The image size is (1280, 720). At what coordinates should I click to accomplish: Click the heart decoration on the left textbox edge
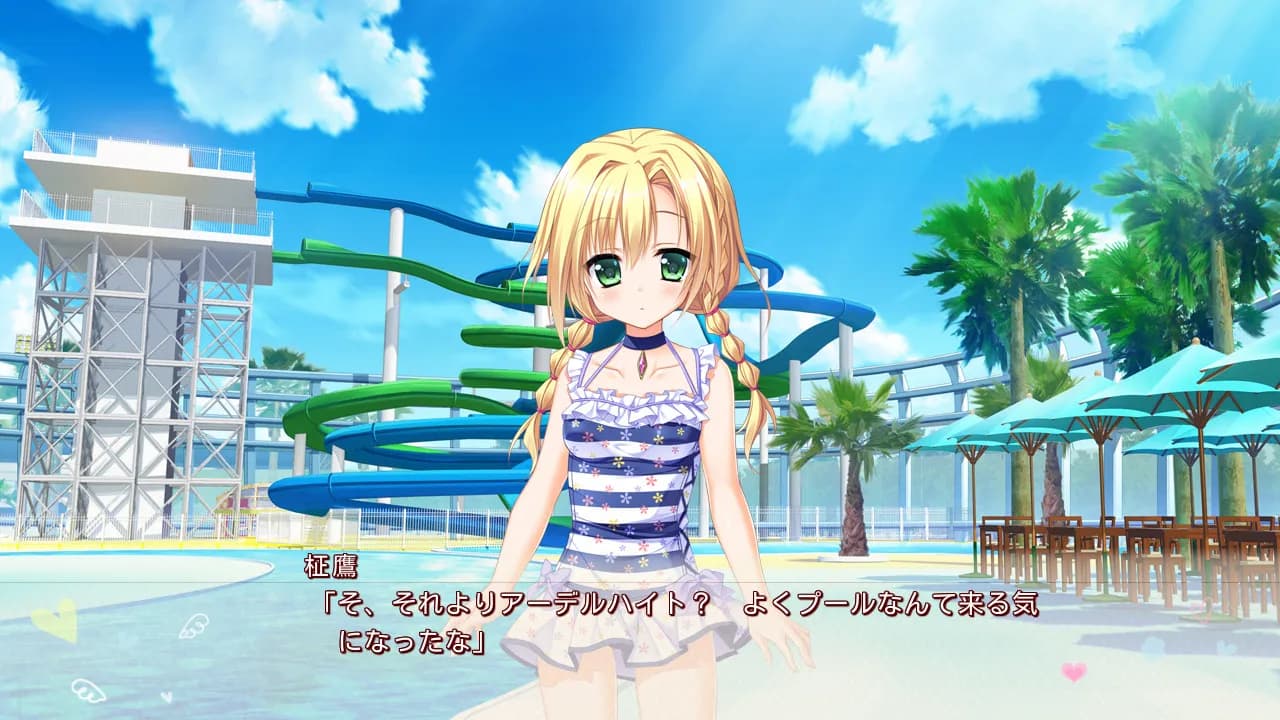(55, 620)
